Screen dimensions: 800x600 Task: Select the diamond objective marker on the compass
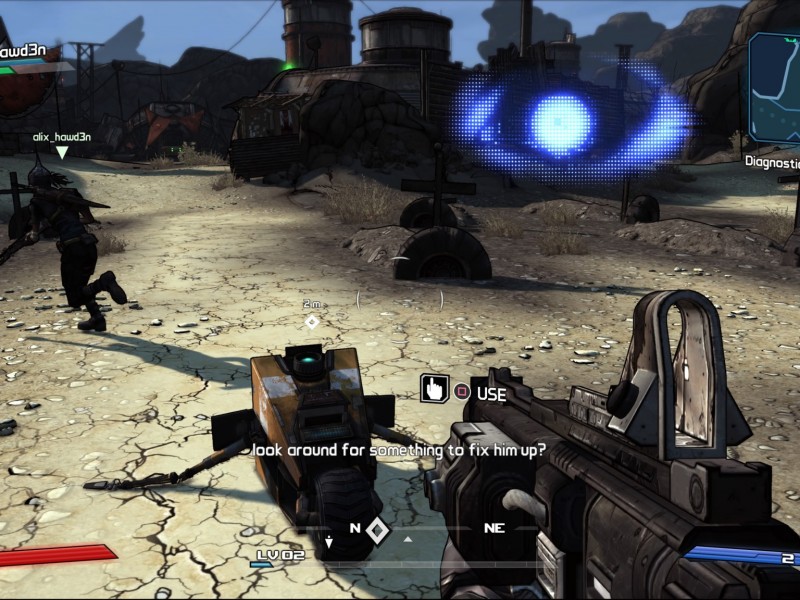coord(377,529)
